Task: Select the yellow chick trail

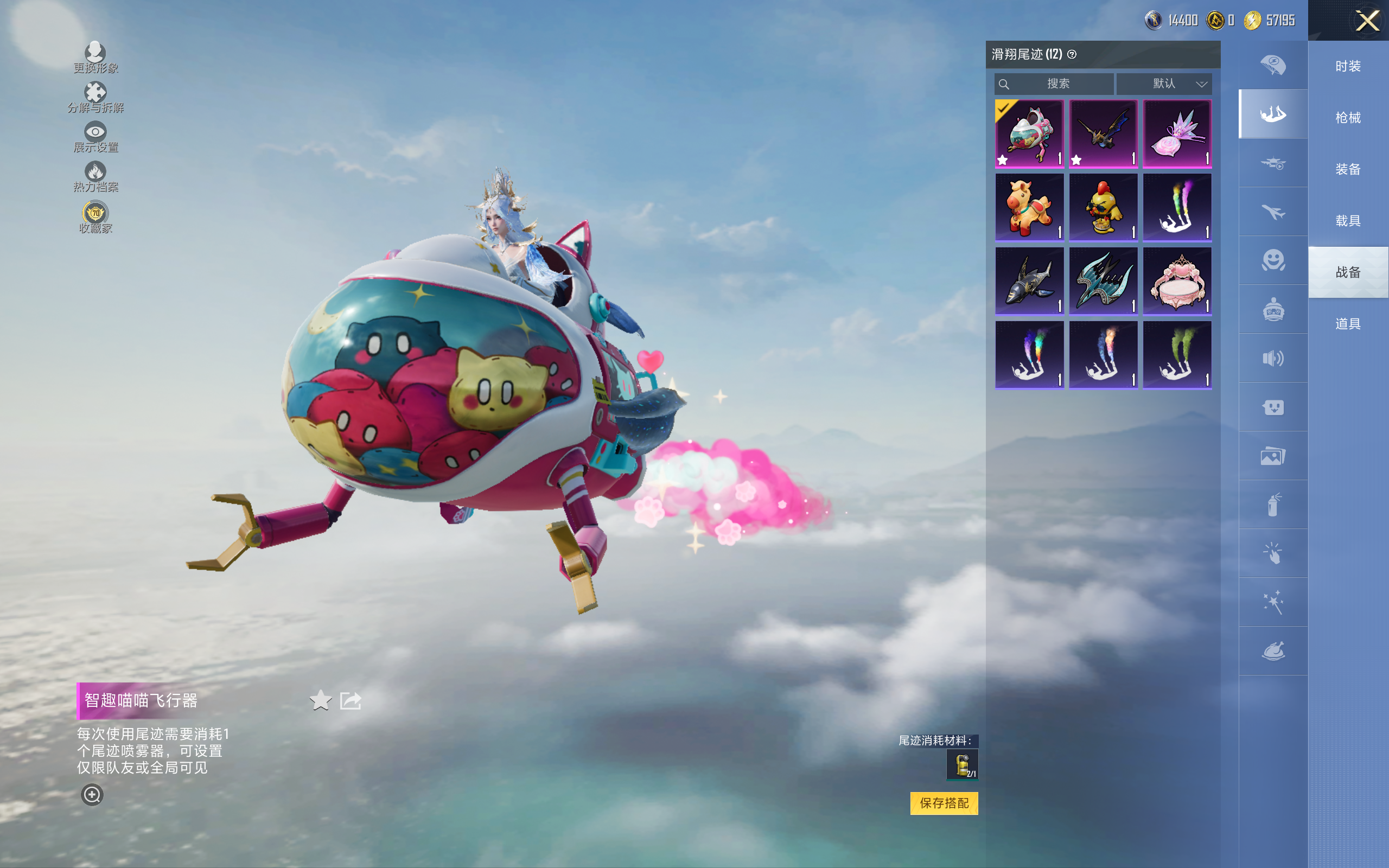Action: click(1103, 207)
